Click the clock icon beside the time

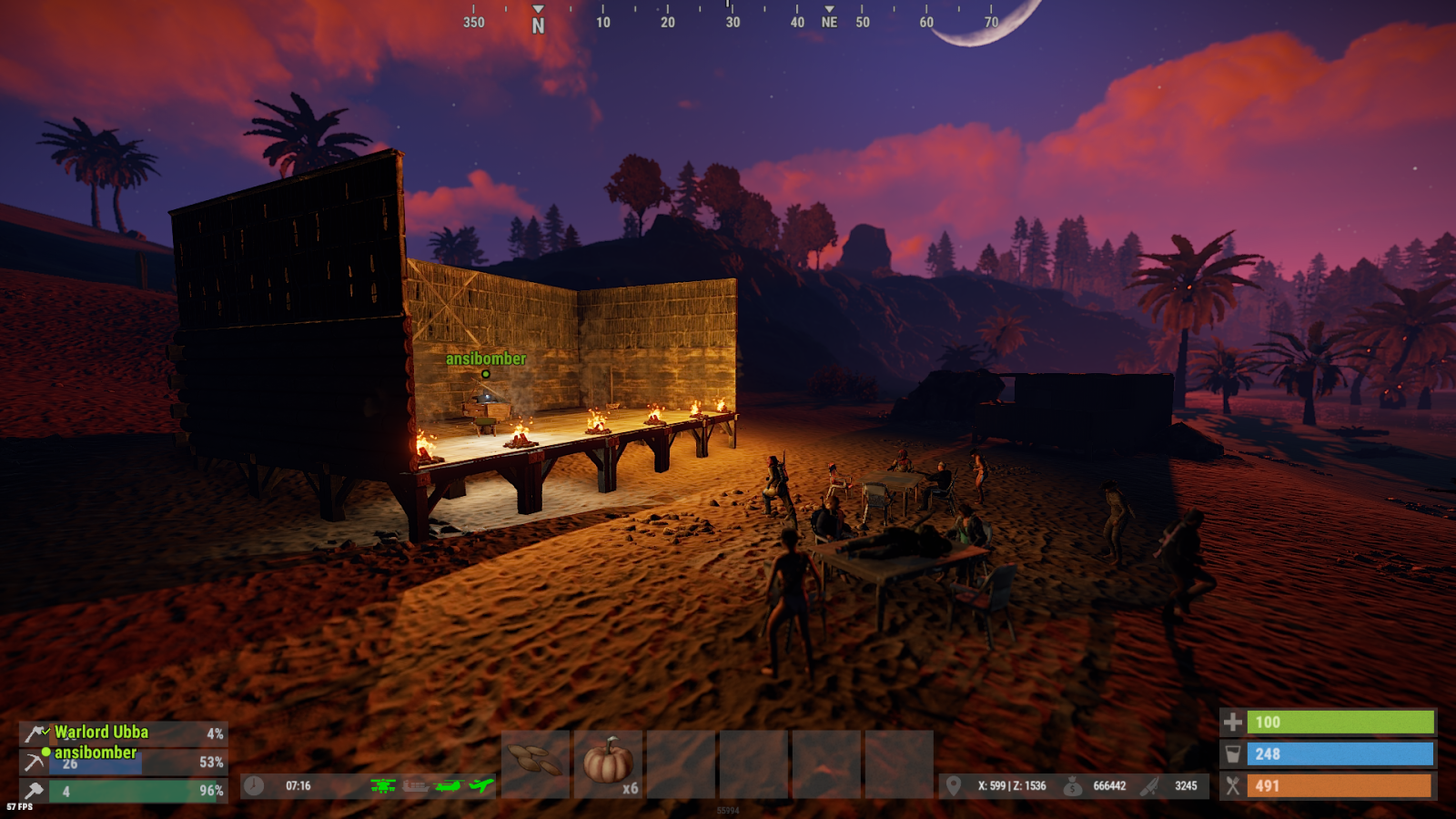click(x=254, y=785)
